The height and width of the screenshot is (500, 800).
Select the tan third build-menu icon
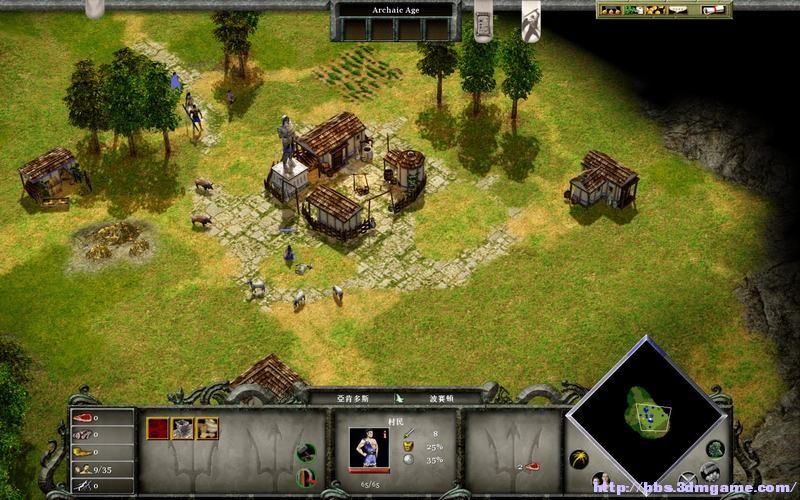click(207, 428)
